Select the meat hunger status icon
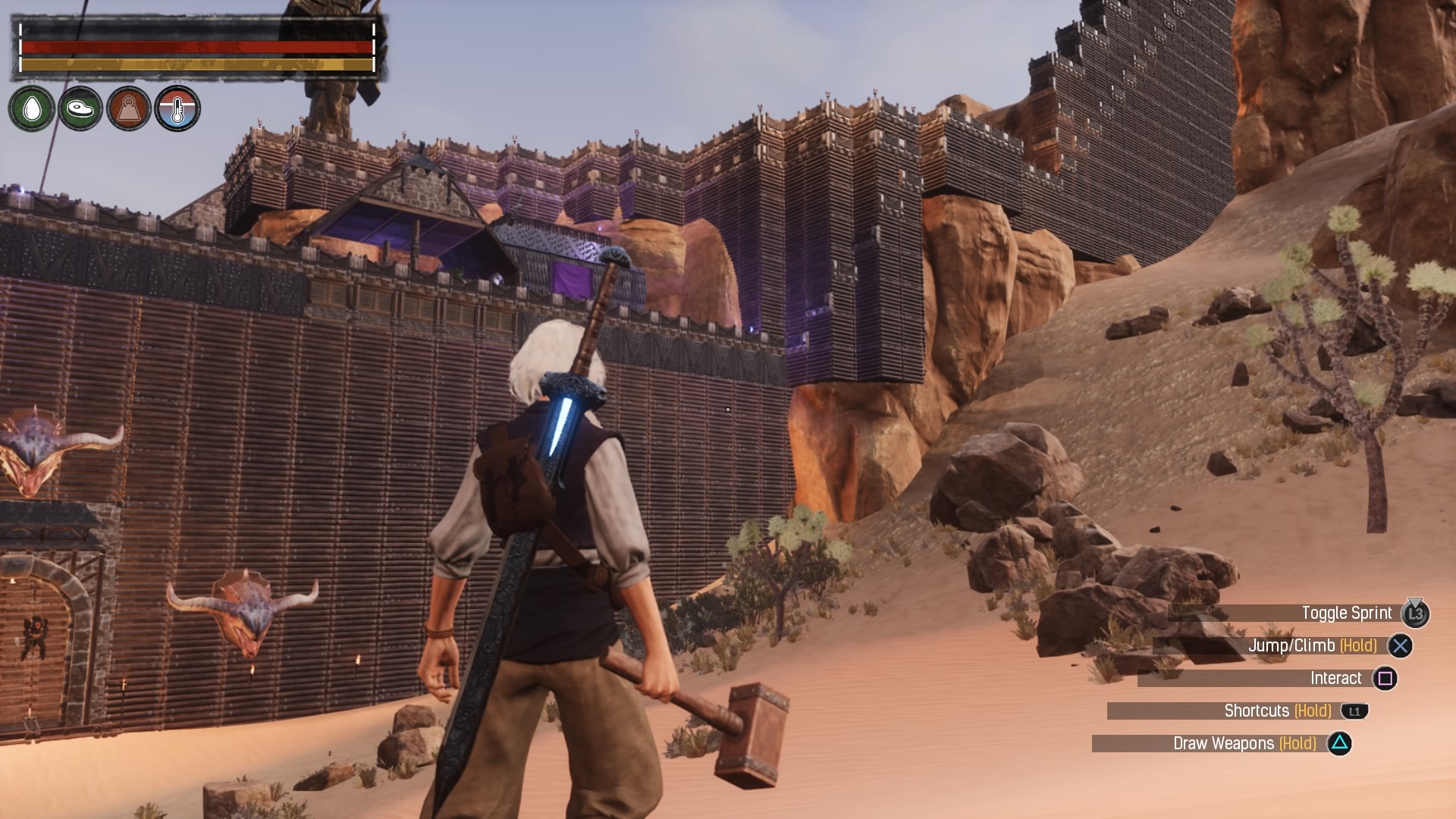 (80, 109)
